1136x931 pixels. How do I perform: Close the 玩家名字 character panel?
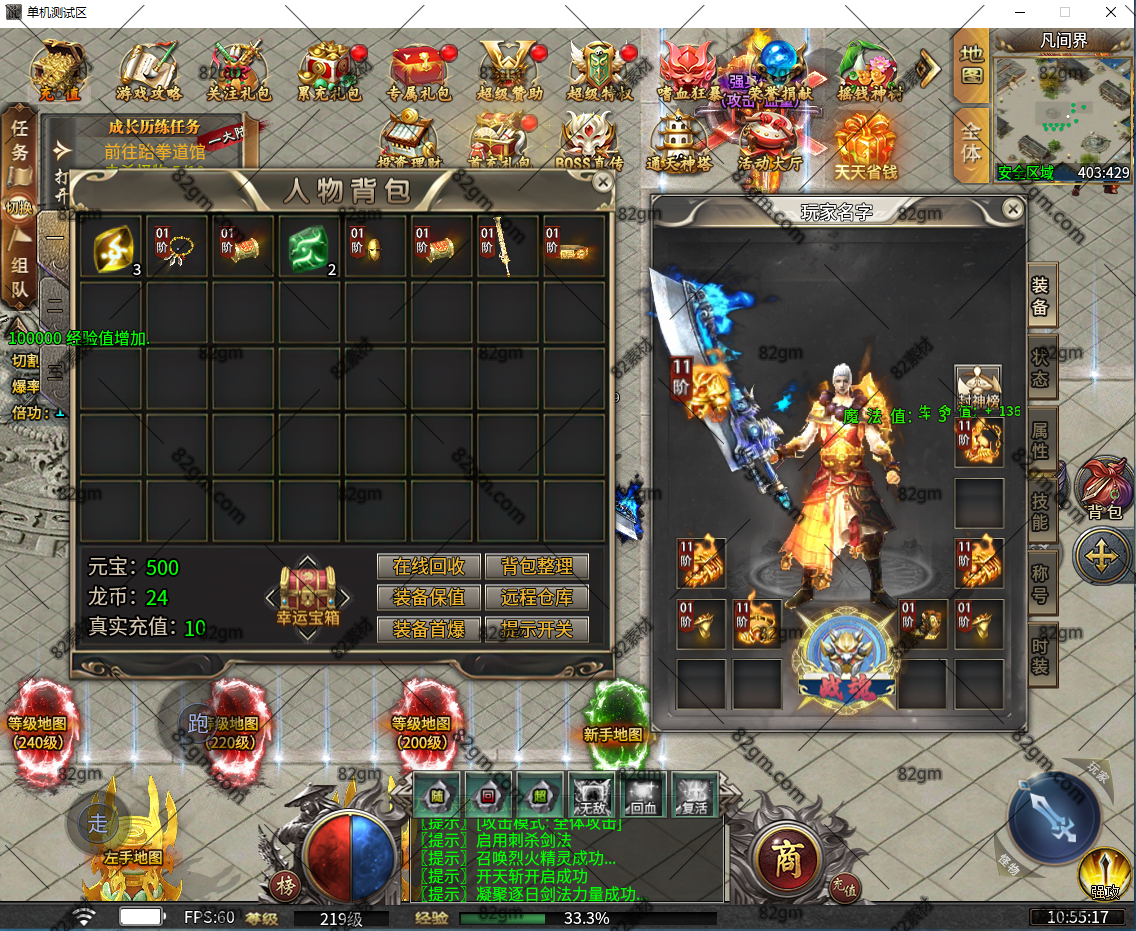pos(1013,209)
